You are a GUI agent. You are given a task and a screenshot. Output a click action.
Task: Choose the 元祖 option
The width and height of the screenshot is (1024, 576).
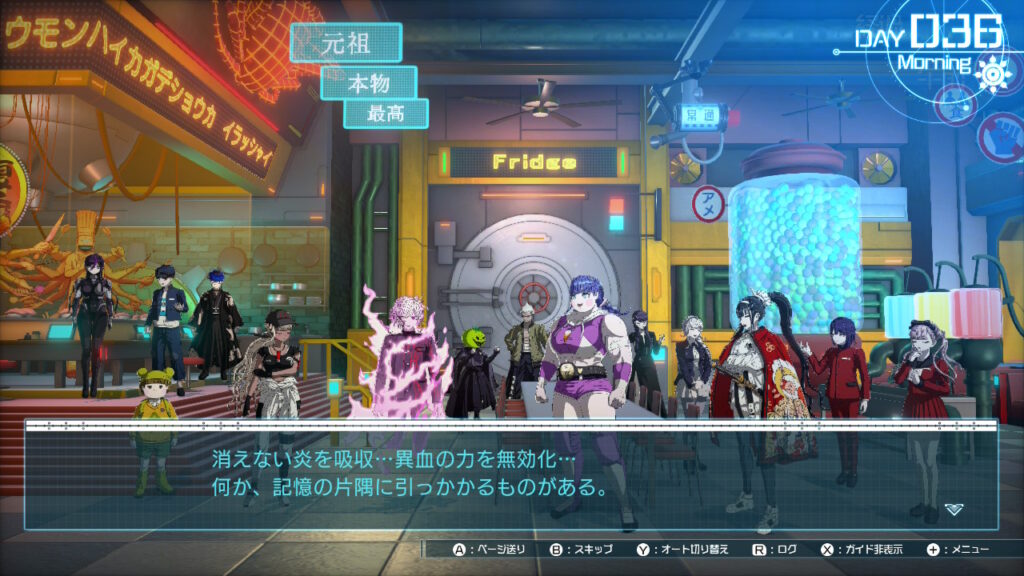[x=346, y=43]
